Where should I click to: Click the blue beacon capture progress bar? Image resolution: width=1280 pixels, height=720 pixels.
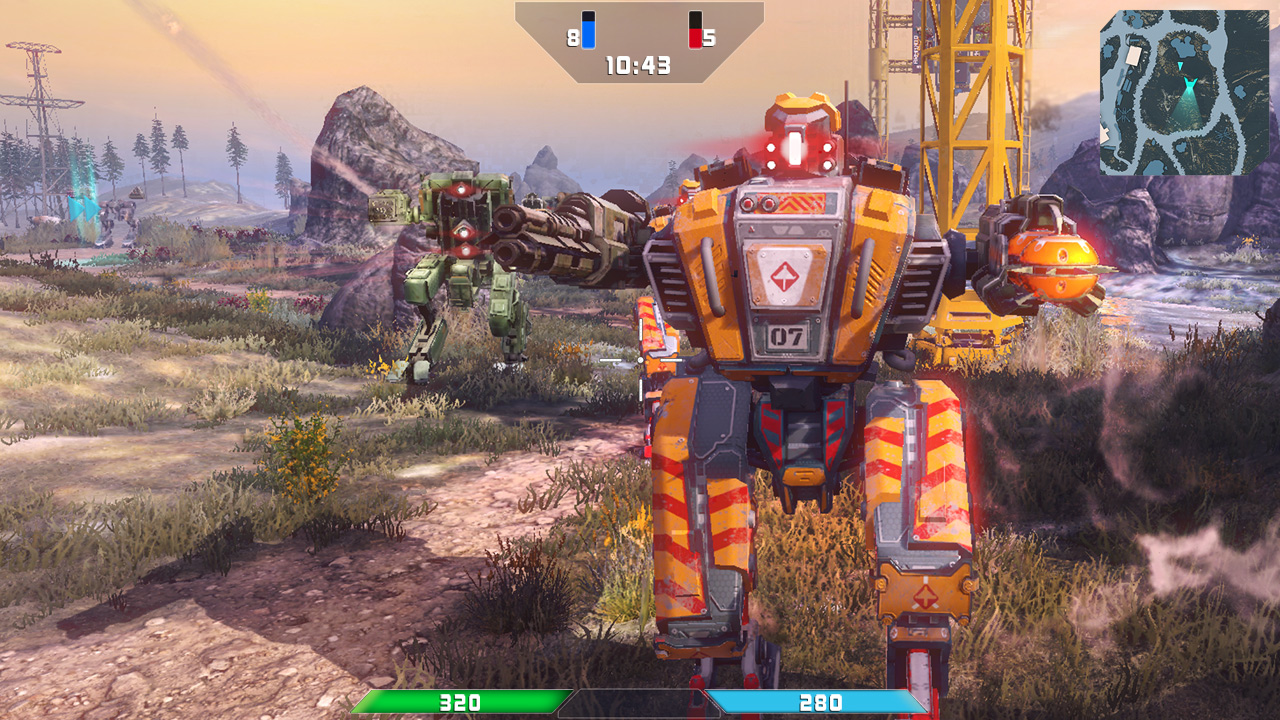point(588,35)
